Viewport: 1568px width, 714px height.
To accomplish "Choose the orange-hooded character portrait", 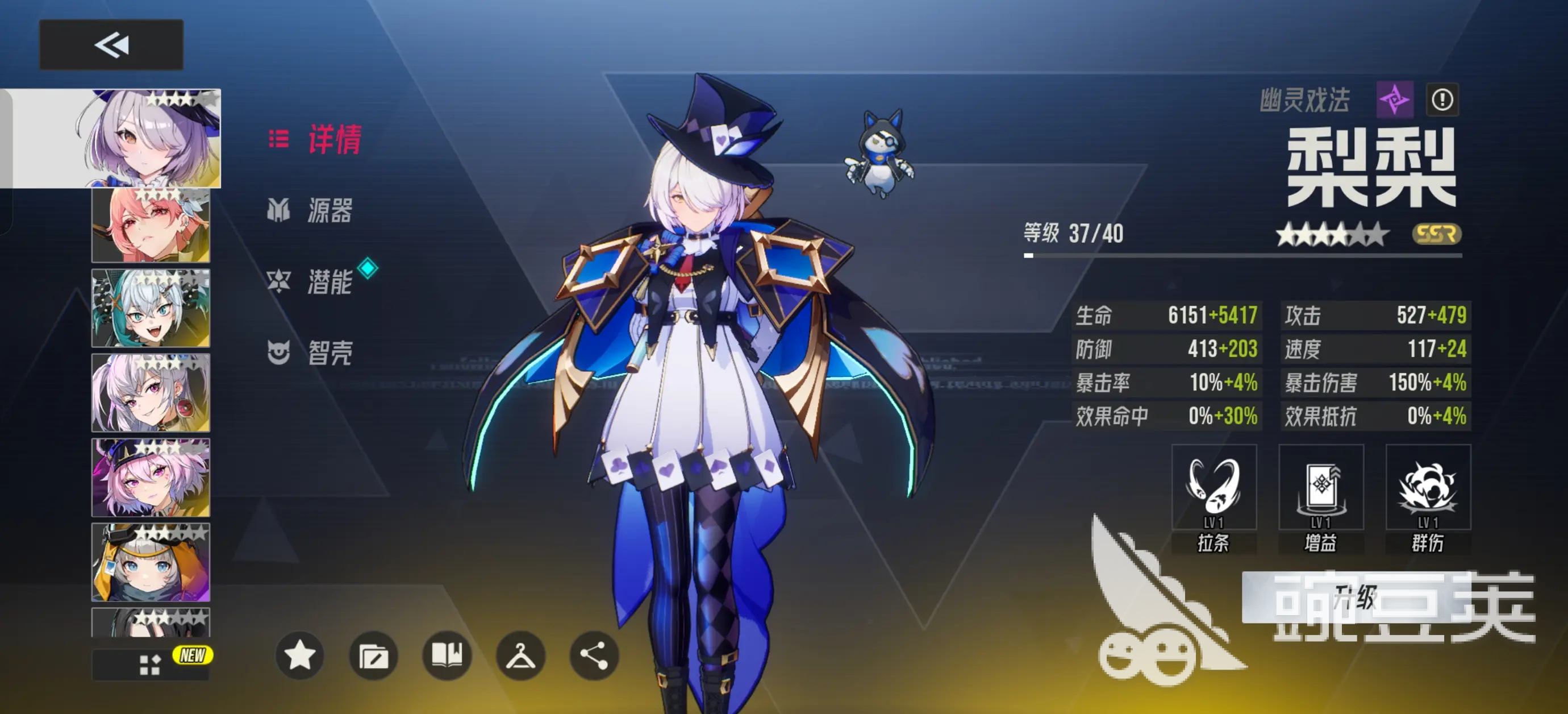I will coord(151,562).
